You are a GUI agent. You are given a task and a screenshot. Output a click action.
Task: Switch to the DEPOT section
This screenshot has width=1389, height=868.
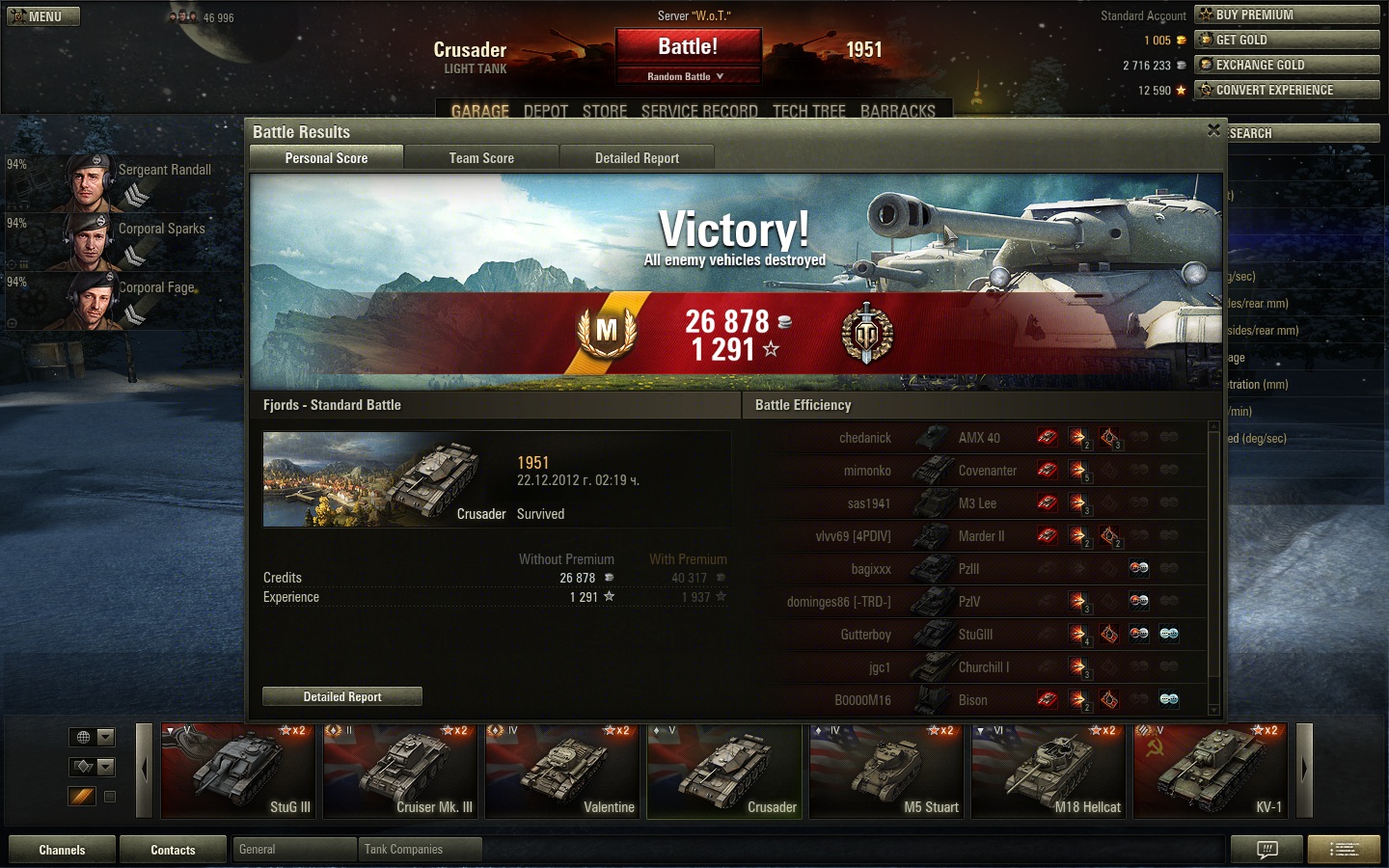(545, 111)
